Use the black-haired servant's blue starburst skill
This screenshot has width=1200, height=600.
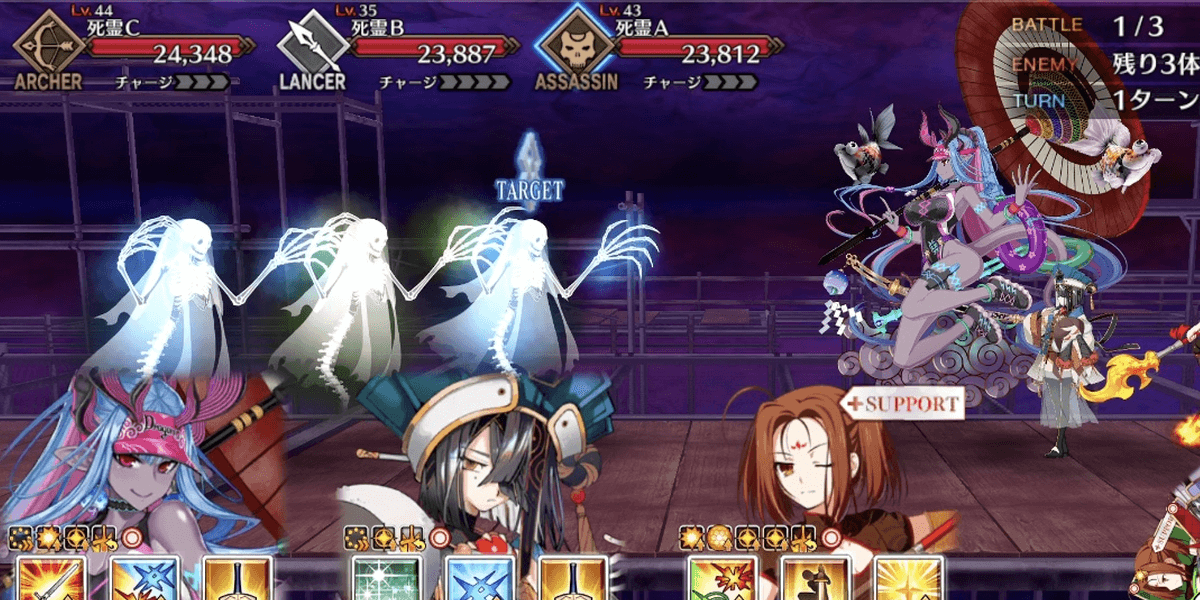pos(479,579)
